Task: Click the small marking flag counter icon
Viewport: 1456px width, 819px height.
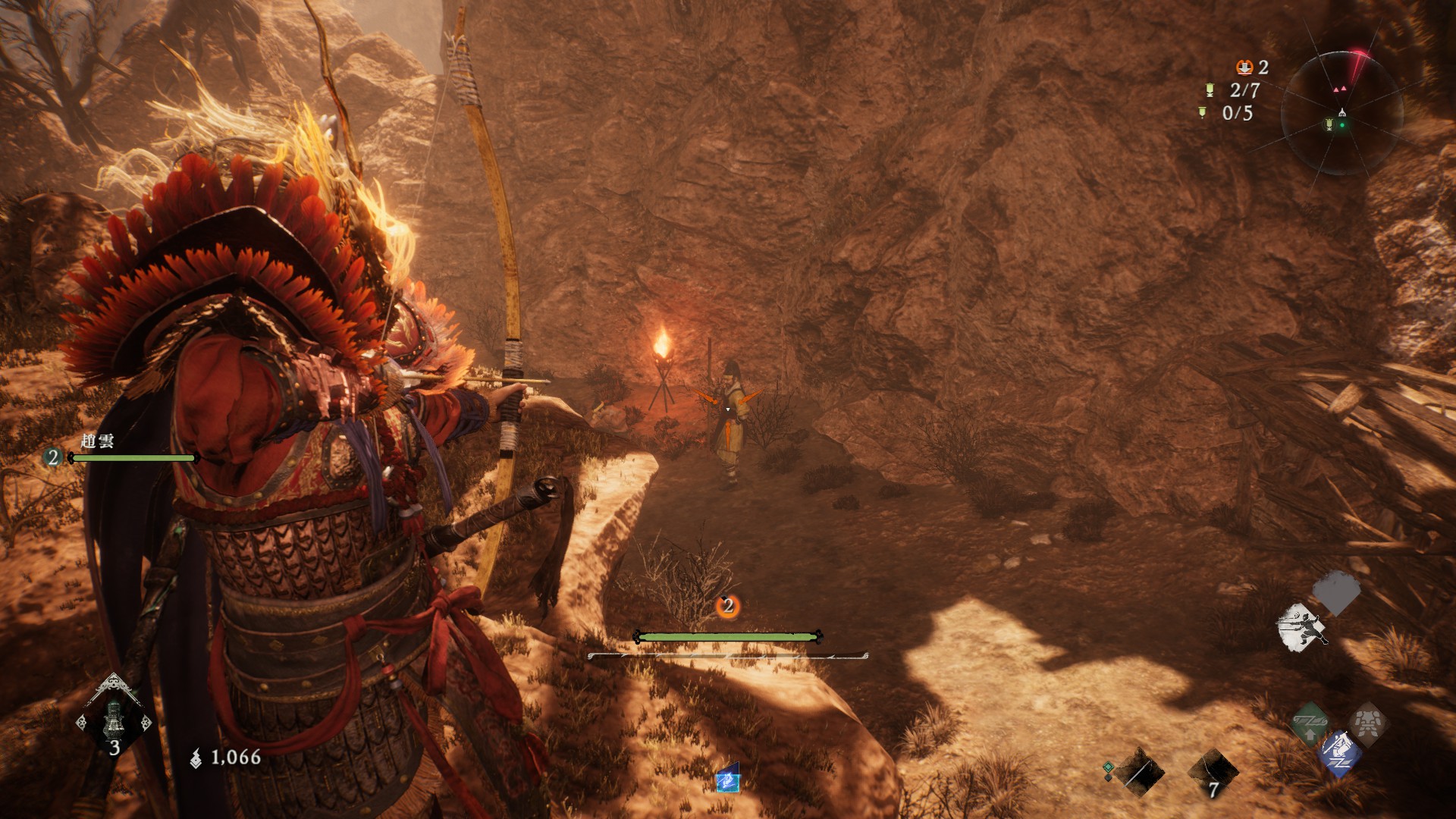Action: click(1202, 113)
